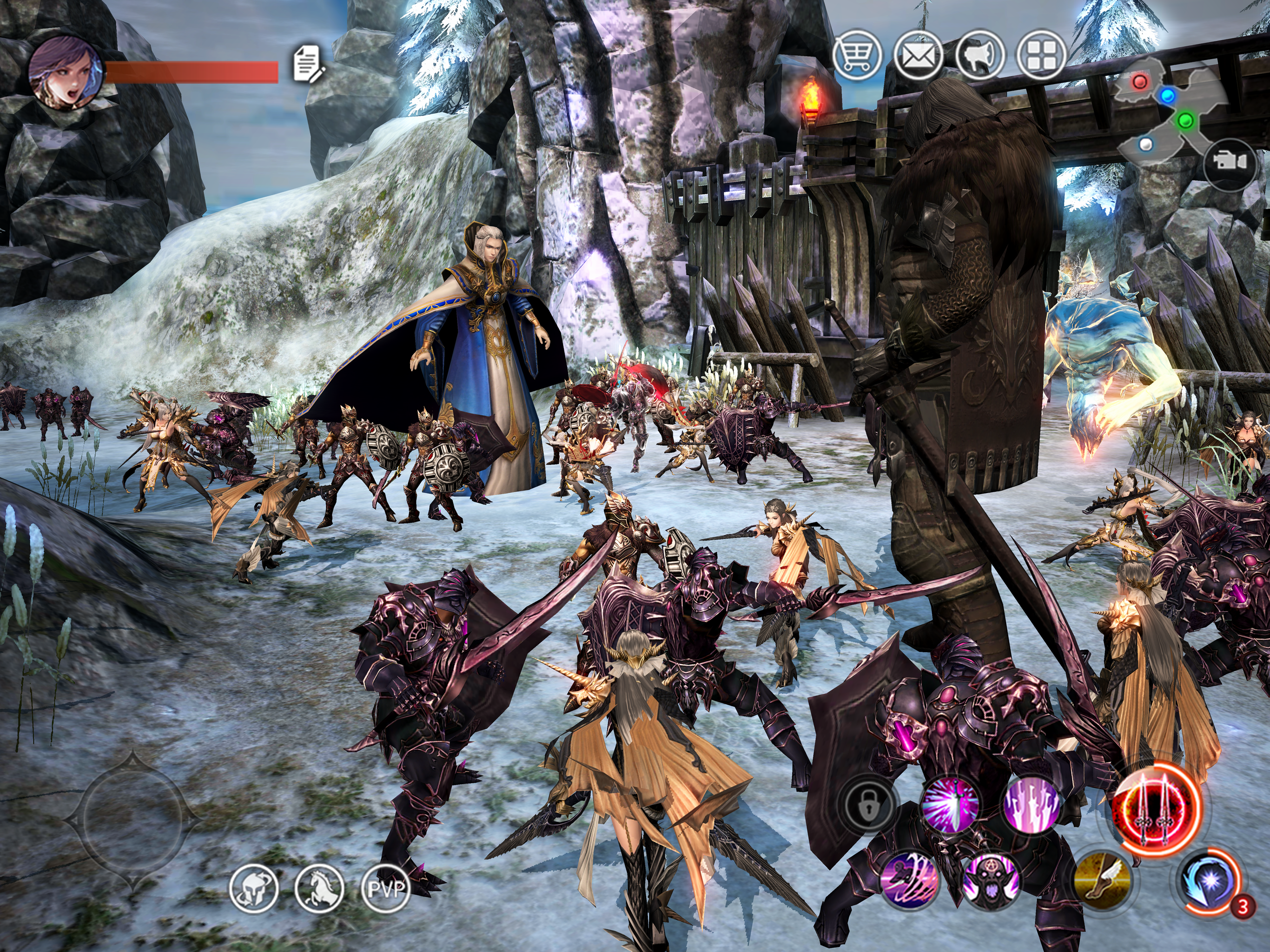Activate the screaming demon face skill
Screen dimensions: 1270x952
[991, 881]
